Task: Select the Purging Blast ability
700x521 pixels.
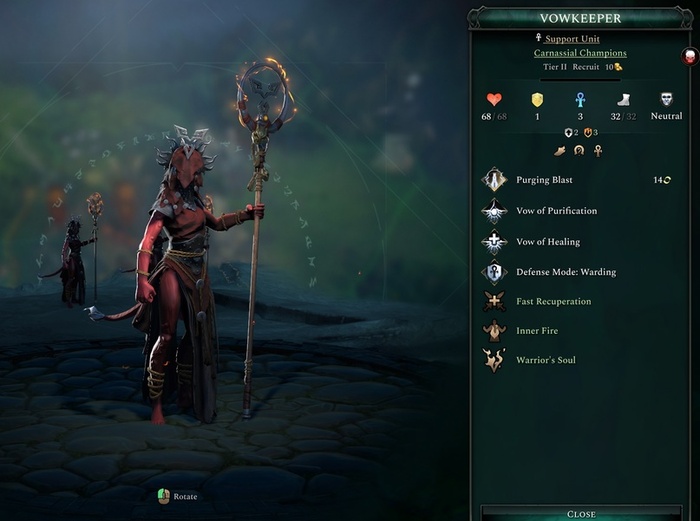Action: coord(544,180)
